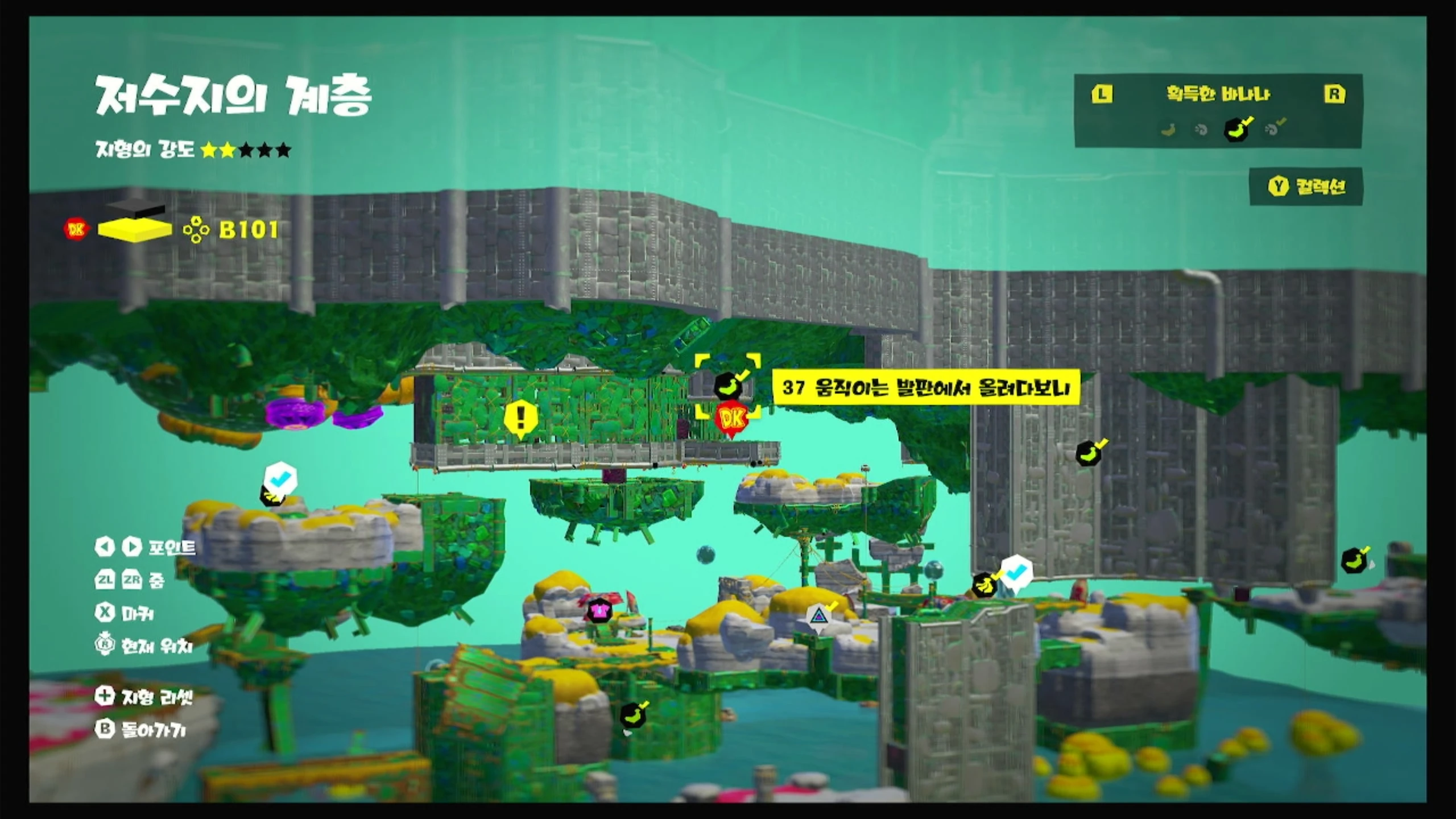Select the triangle marker with a yellow check

coord(818,616)
